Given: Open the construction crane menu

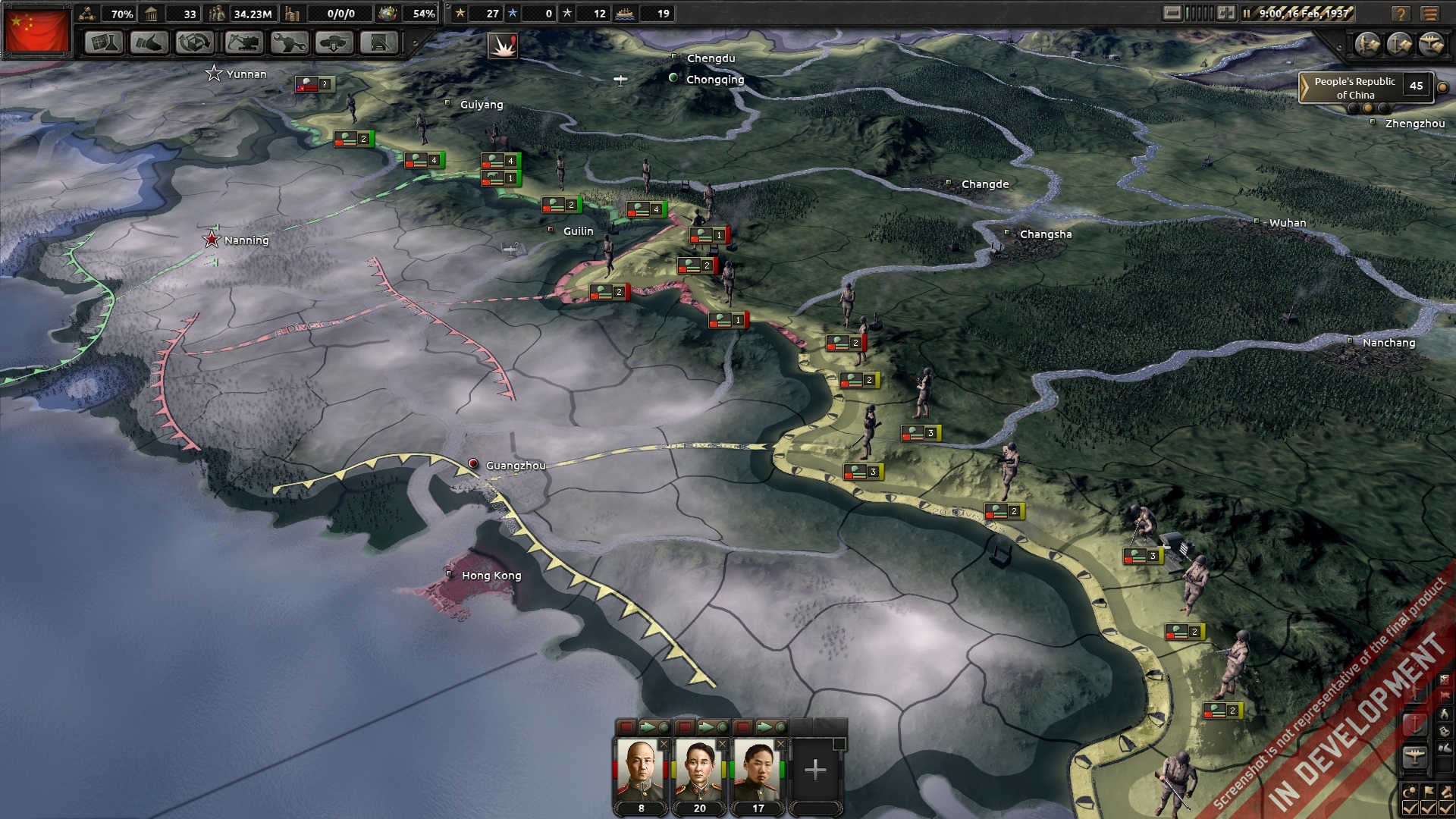Looking at the screenshot, I should point(243,43).
